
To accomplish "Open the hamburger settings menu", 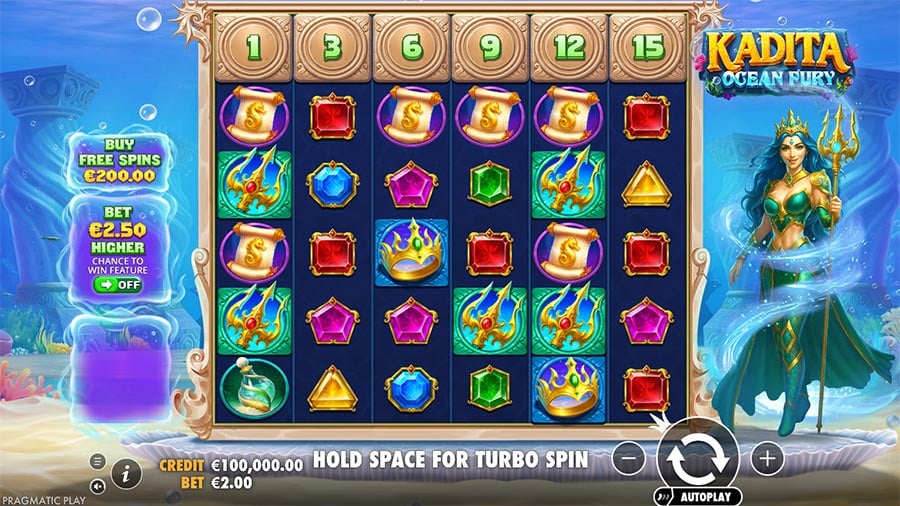I will pos(98,462).
